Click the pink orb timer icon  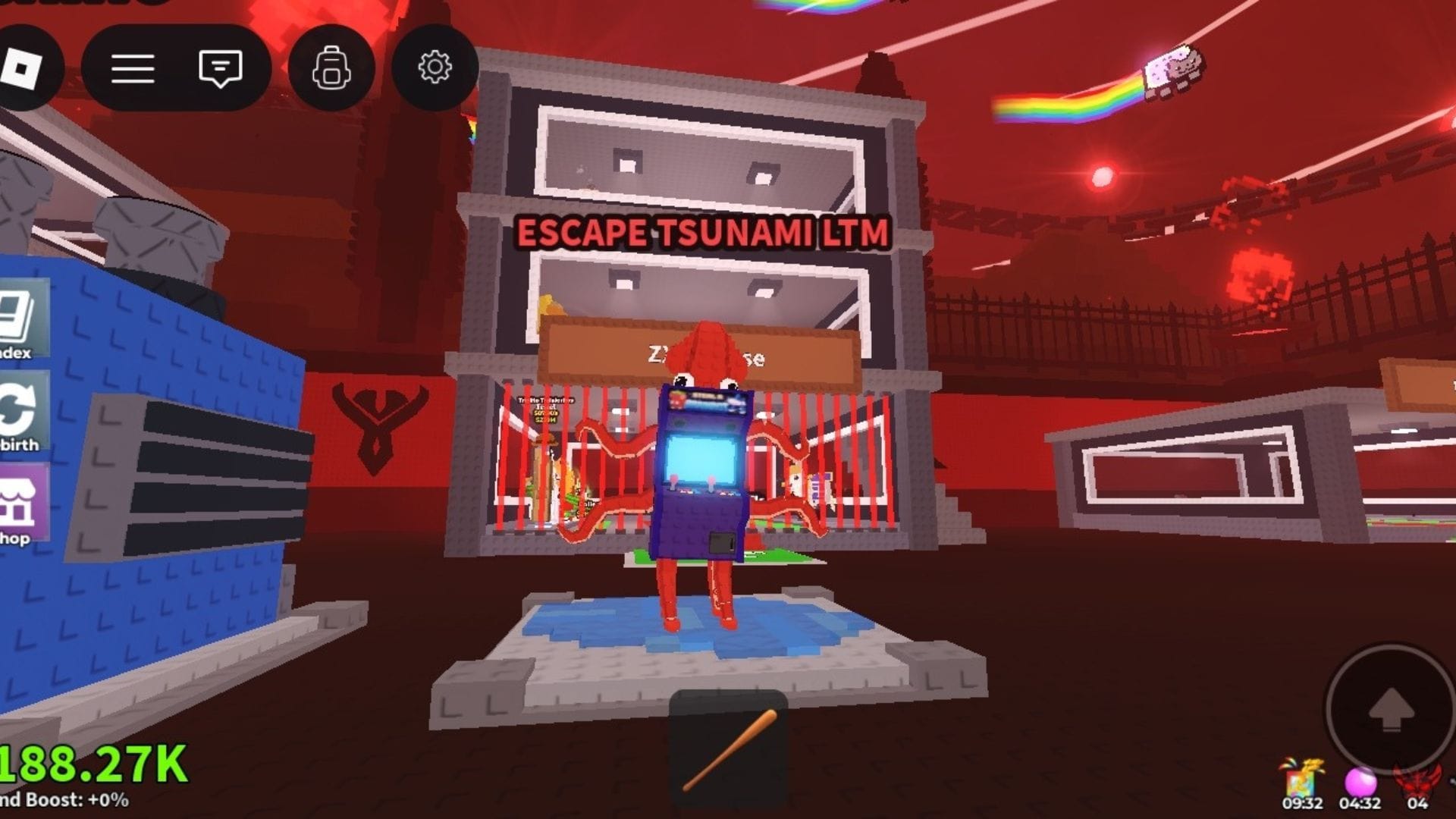(1360, 782)
